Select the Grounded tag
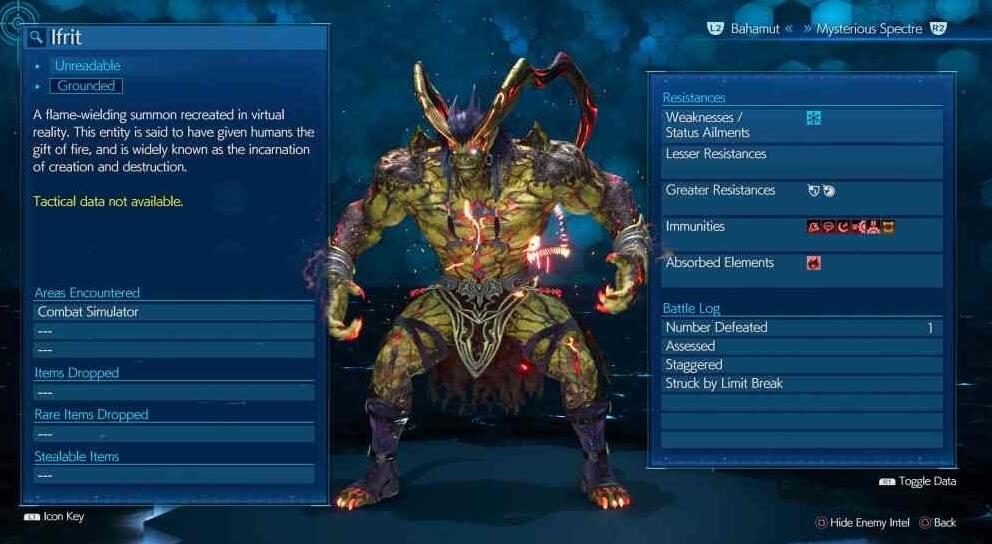The height and width of the screenshot is (544, 992). pyautogui.click(x=86, y=86)
